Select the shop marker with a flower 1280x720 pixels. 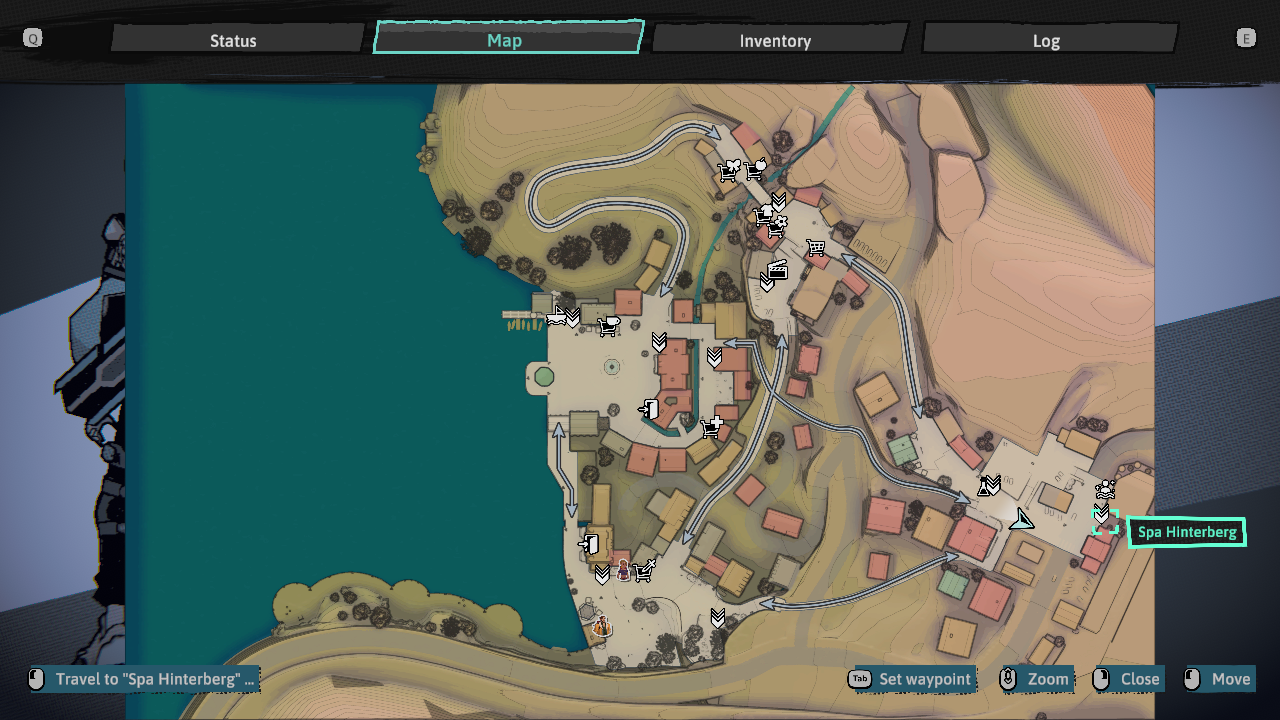(777, 229)
